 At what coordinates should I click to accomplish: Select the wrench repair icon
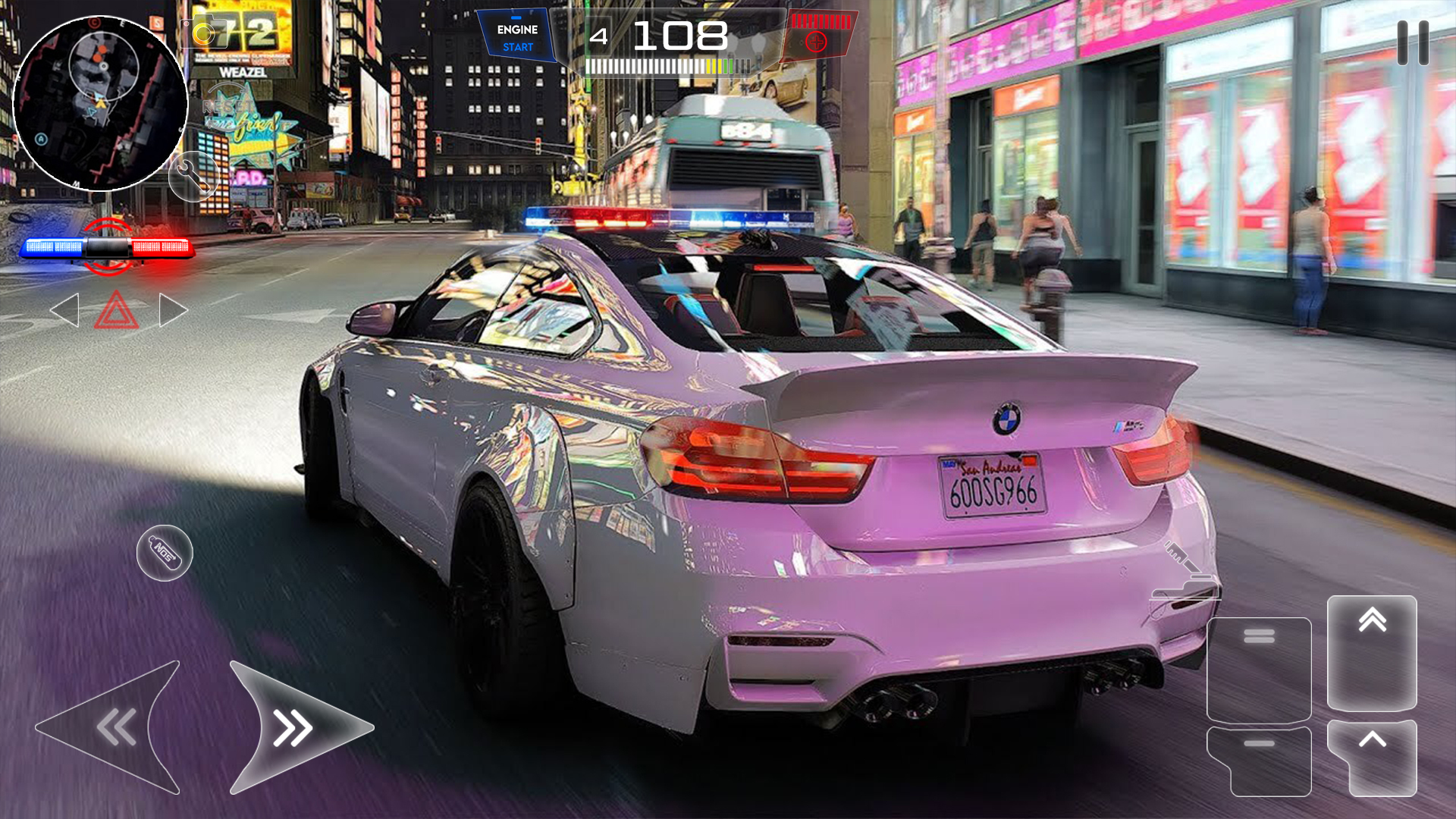pos(193,176)
